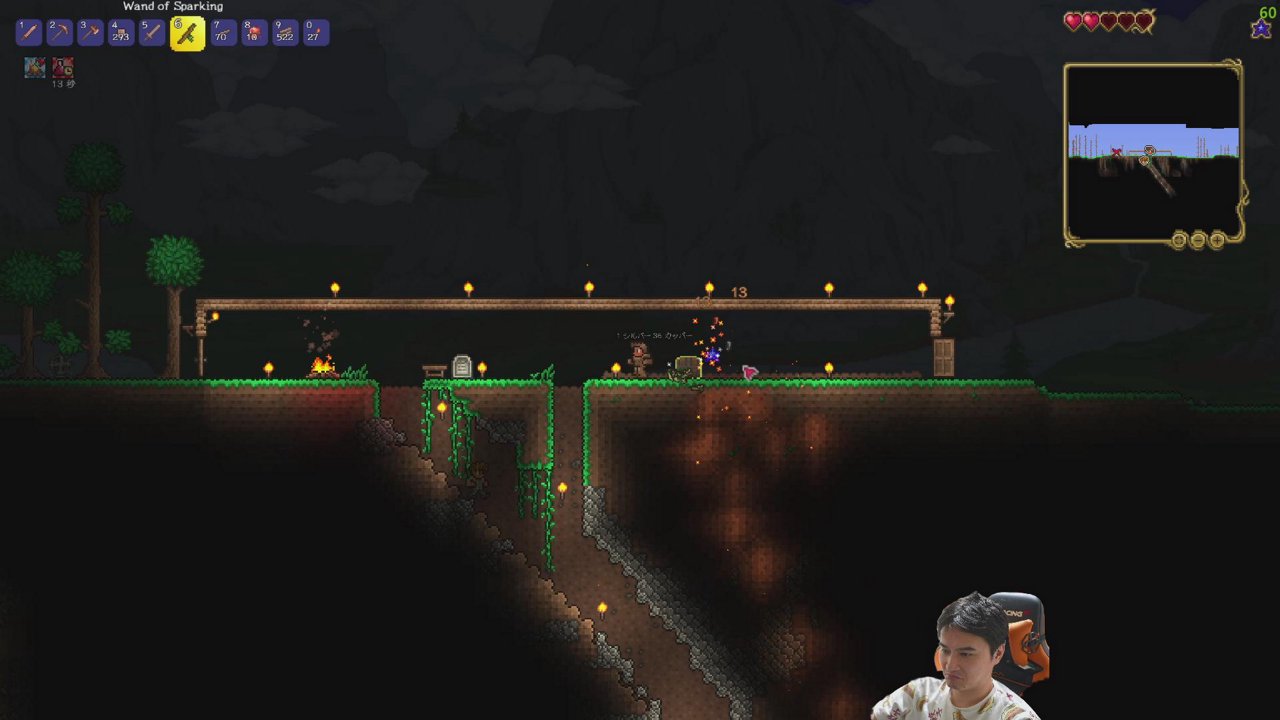The image size is (1280, 720).
Task: Zoom in the minimap with plus button
Action: coord(1217,240)
